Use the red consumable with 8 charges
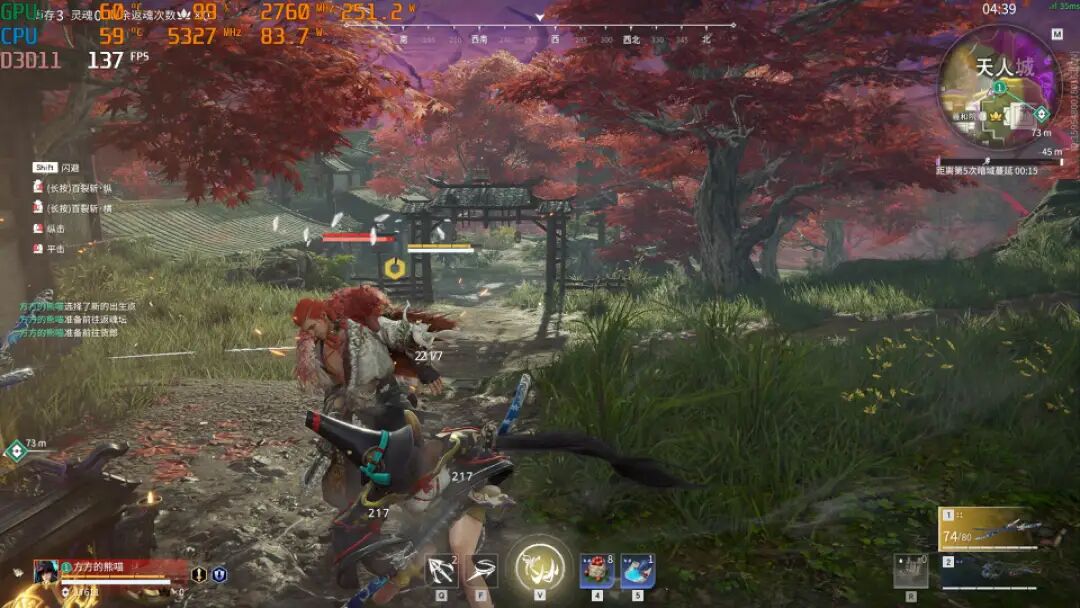This screenshot has height=608, width=1080. click(x=597, y=570)
